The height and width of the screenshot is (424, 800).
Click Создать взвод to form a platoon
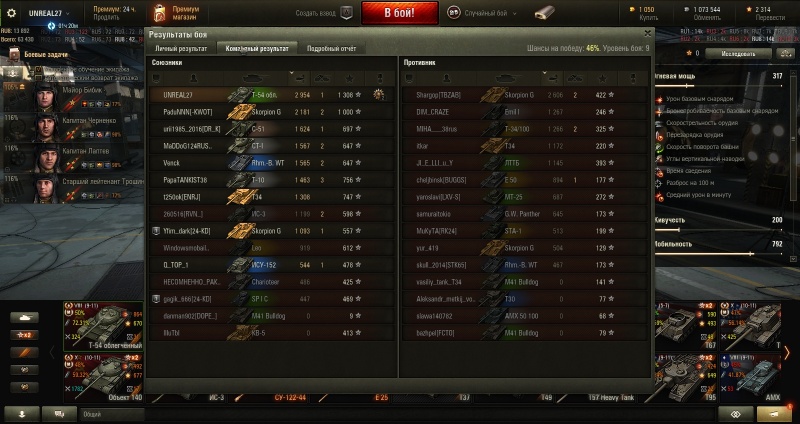click(x=325, y=14)
